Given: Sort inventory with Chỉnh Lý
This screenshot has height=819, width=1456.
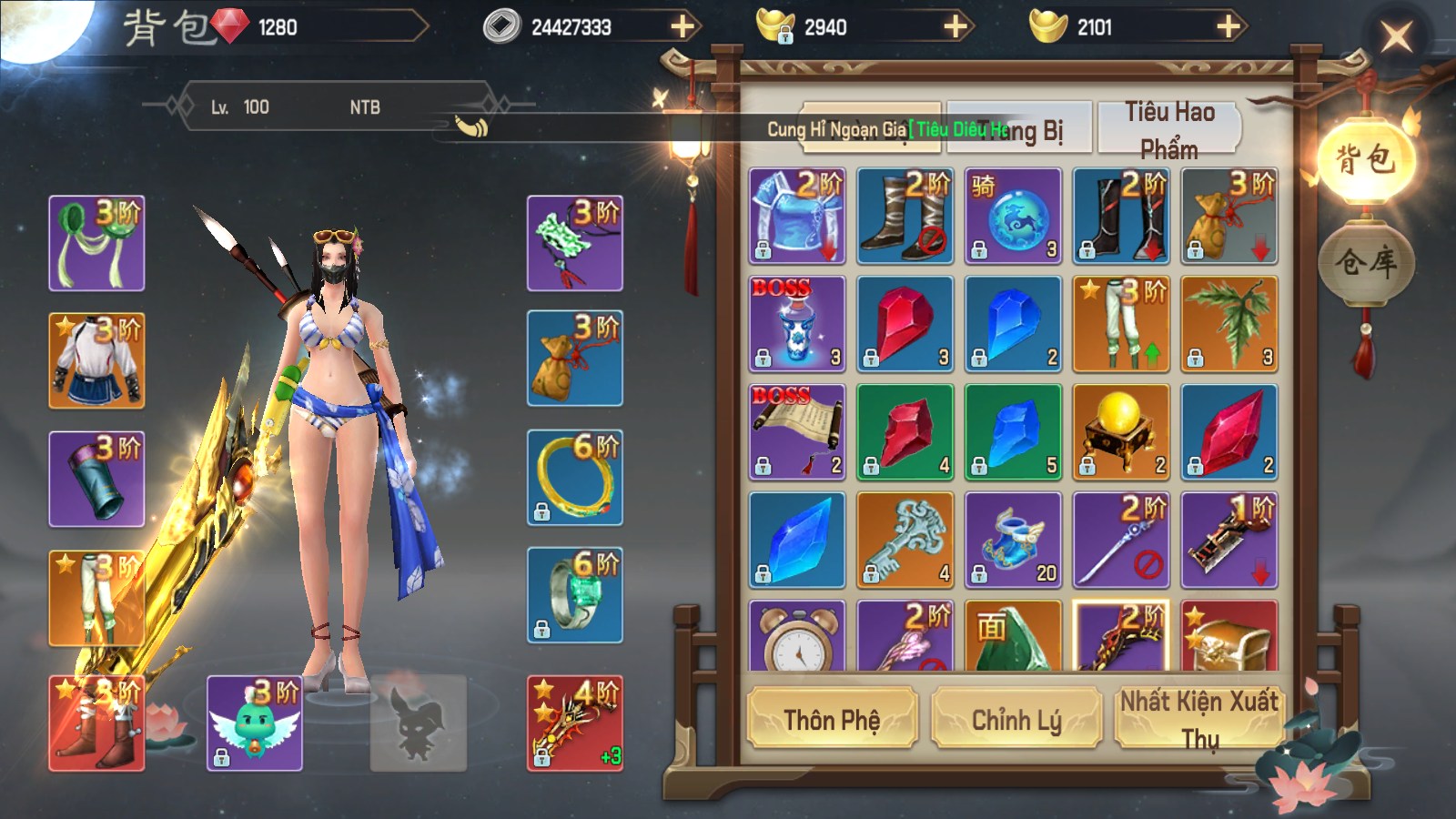Looking at the screenshot, I should (x=1016, y=720).
